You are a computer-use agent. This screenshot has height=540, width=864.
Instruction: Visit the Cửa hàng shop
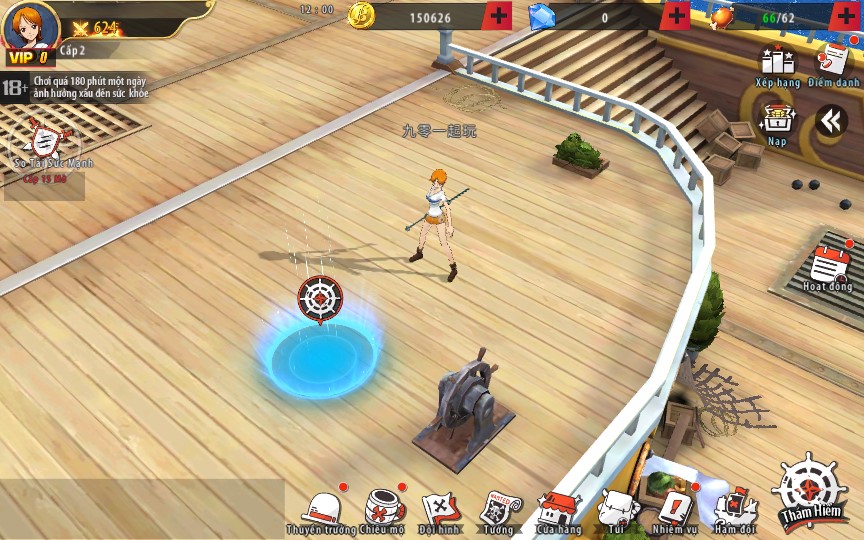point(559,509)
